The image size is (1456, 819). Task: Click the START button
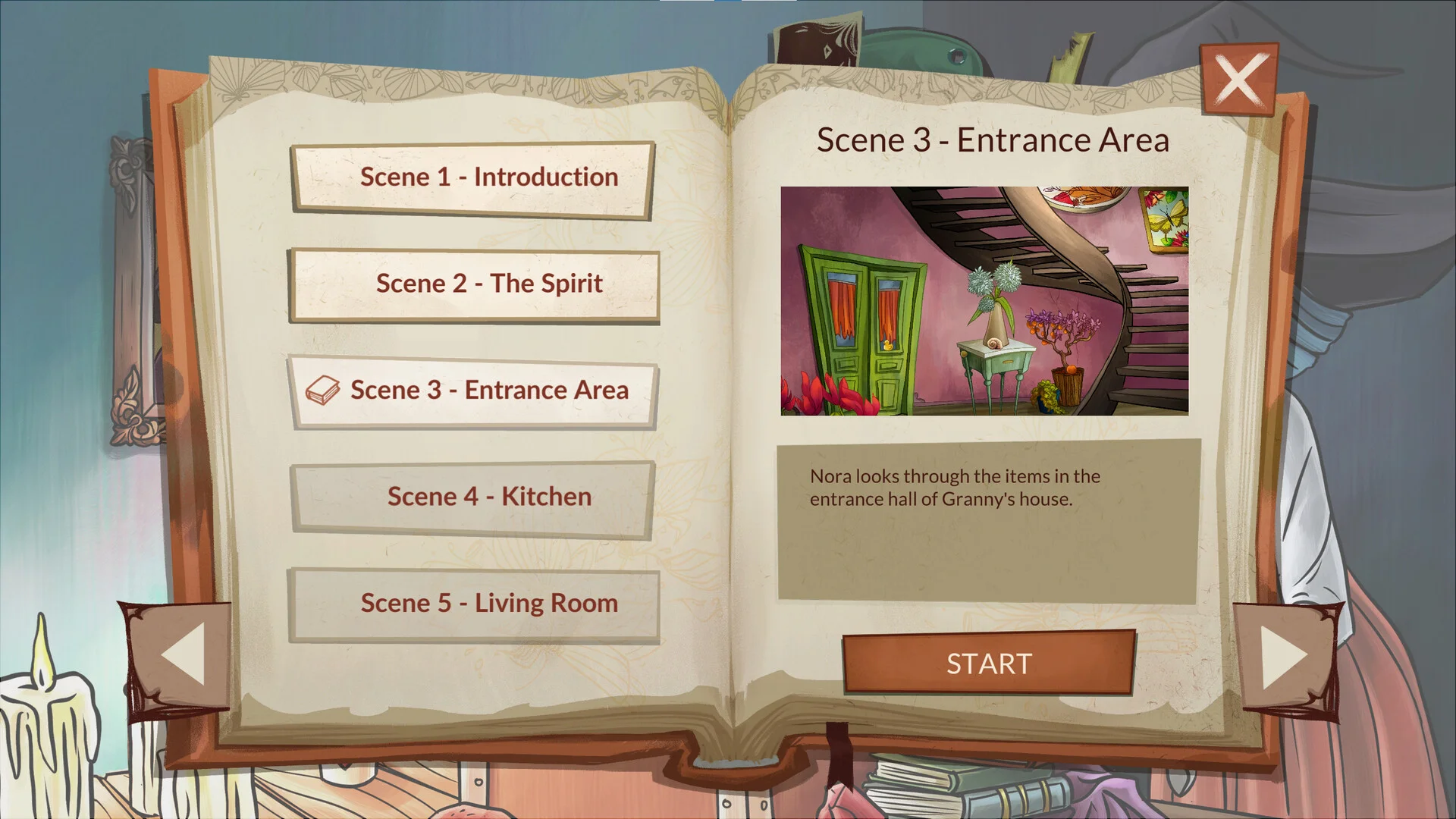(x=989, y=664)
